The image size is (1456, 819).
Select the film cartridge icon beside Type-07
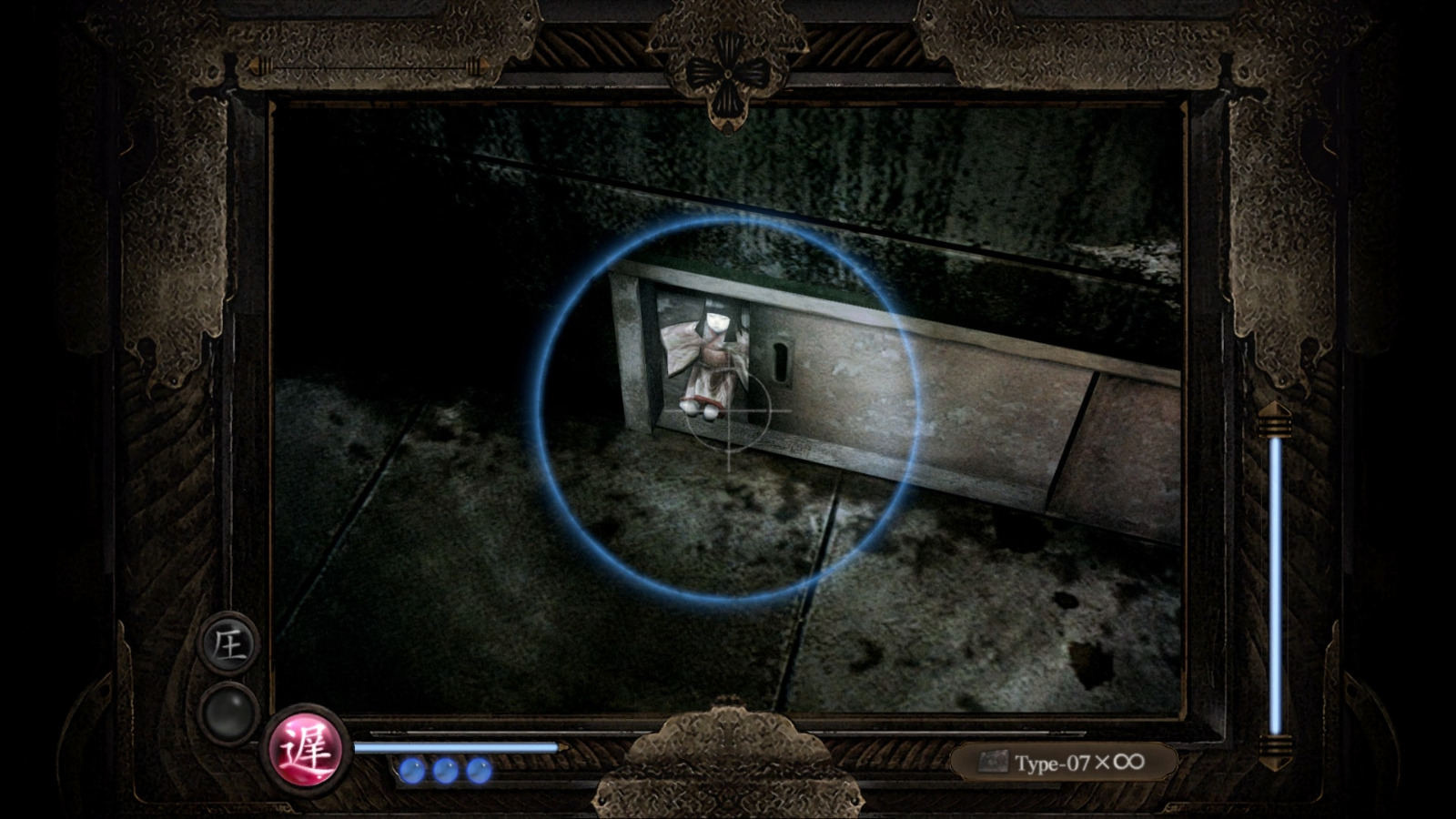992,761
